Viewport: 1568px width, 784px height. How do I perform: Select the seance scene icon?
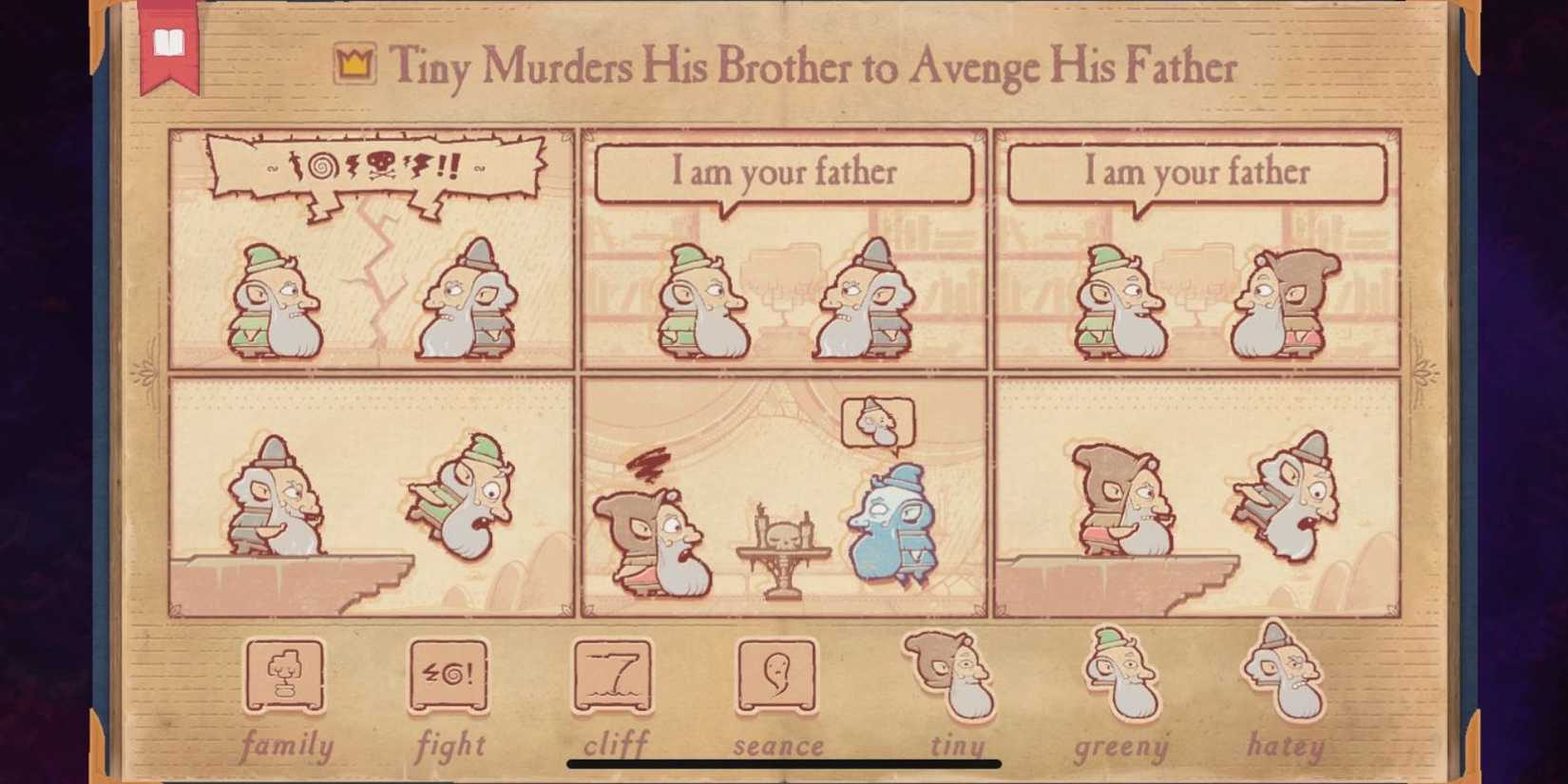tap(777, 677)
